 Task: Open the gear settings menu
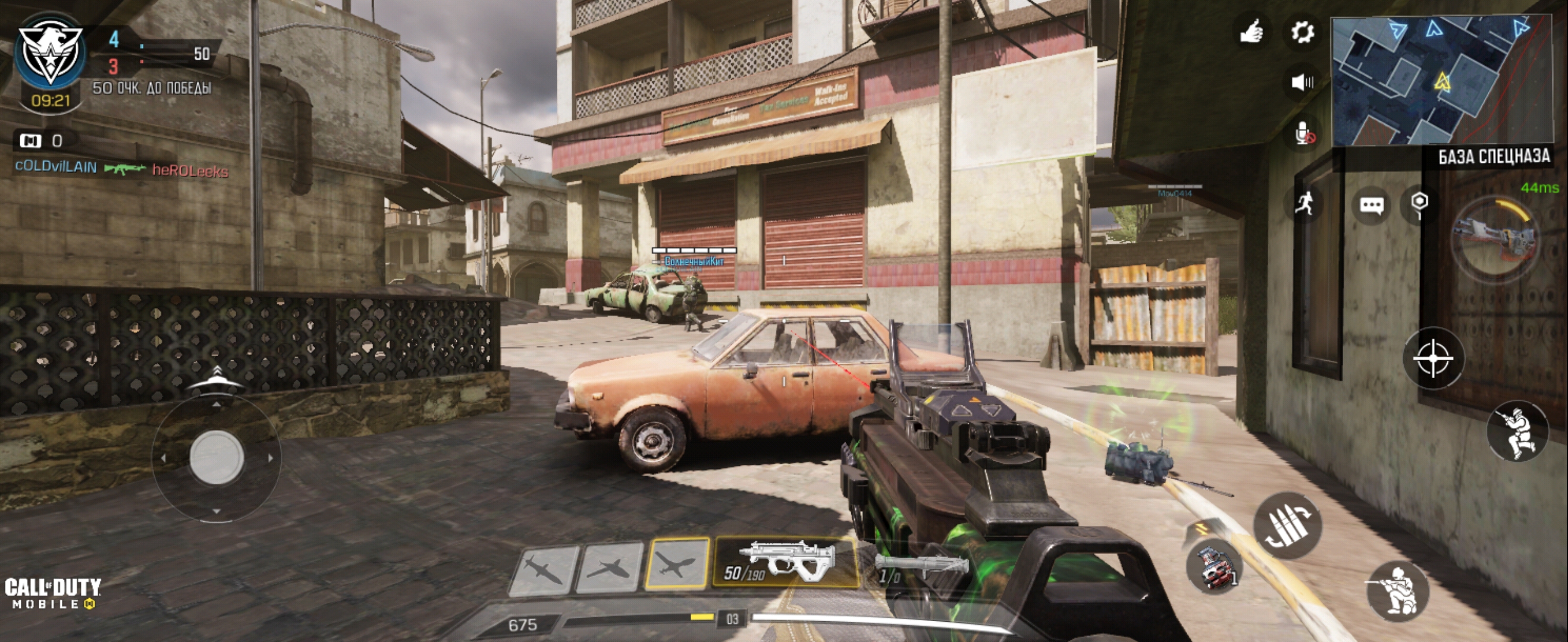tap(1302, 32)
